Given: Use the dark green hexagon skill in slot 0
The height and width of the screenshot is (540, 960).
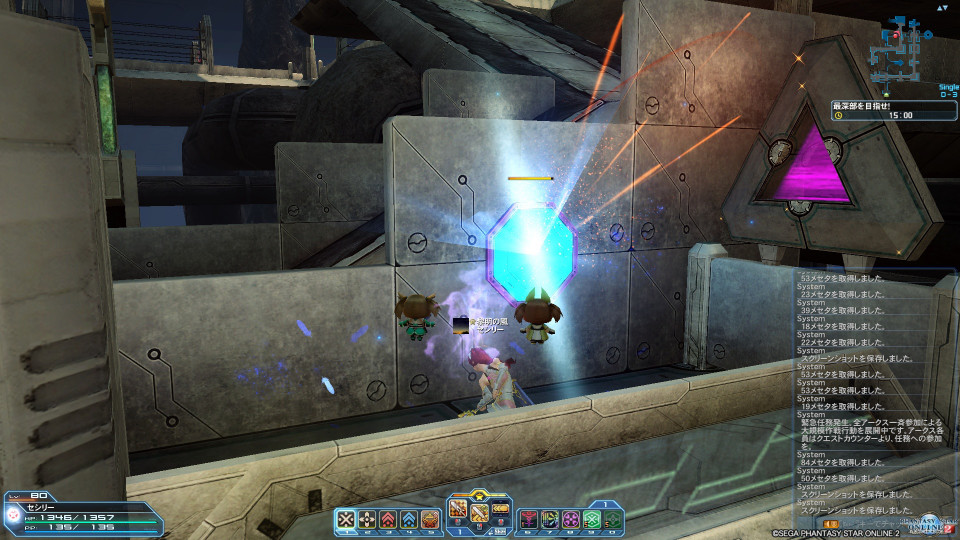Looking at the screenshot, I should coord(613,519).
